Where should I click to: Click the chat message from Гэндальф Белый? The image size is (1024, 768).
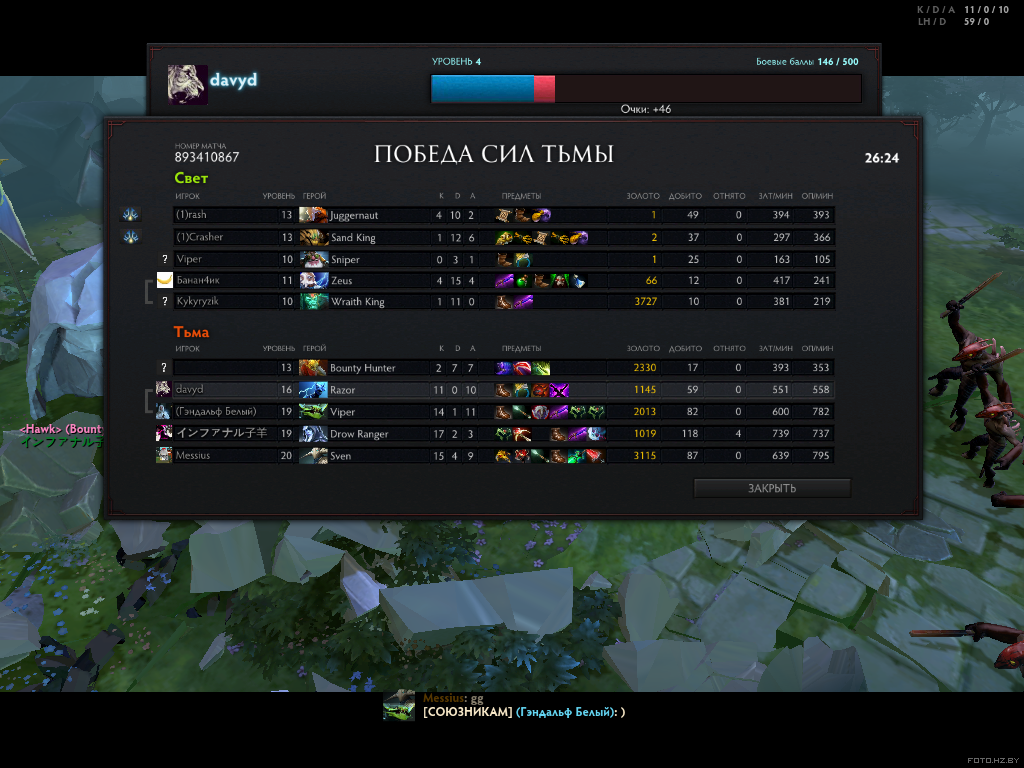pyautogui.click(x=523, y=712)
